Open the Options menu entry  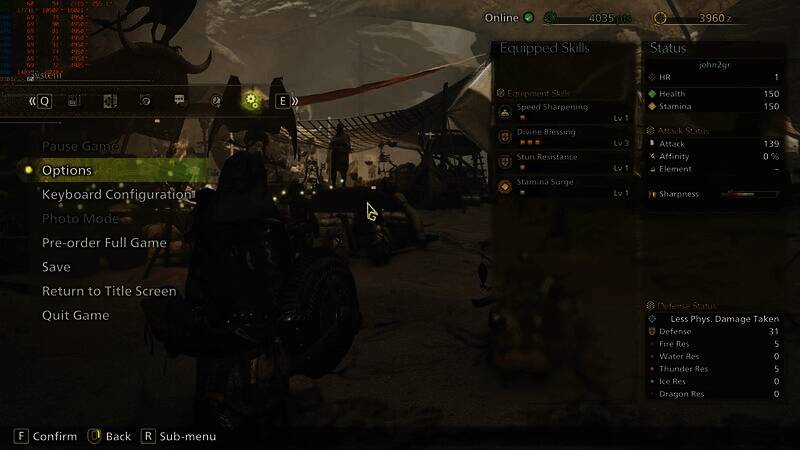pos(67,170)
